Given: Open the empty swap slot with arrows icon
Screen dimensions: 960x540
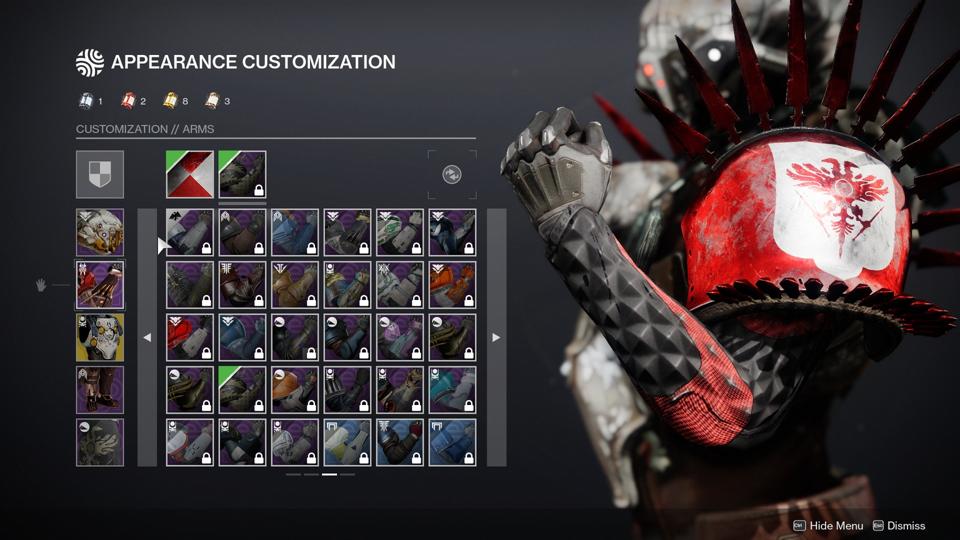Looking at the screenshot, I should (x=452, y=174).
